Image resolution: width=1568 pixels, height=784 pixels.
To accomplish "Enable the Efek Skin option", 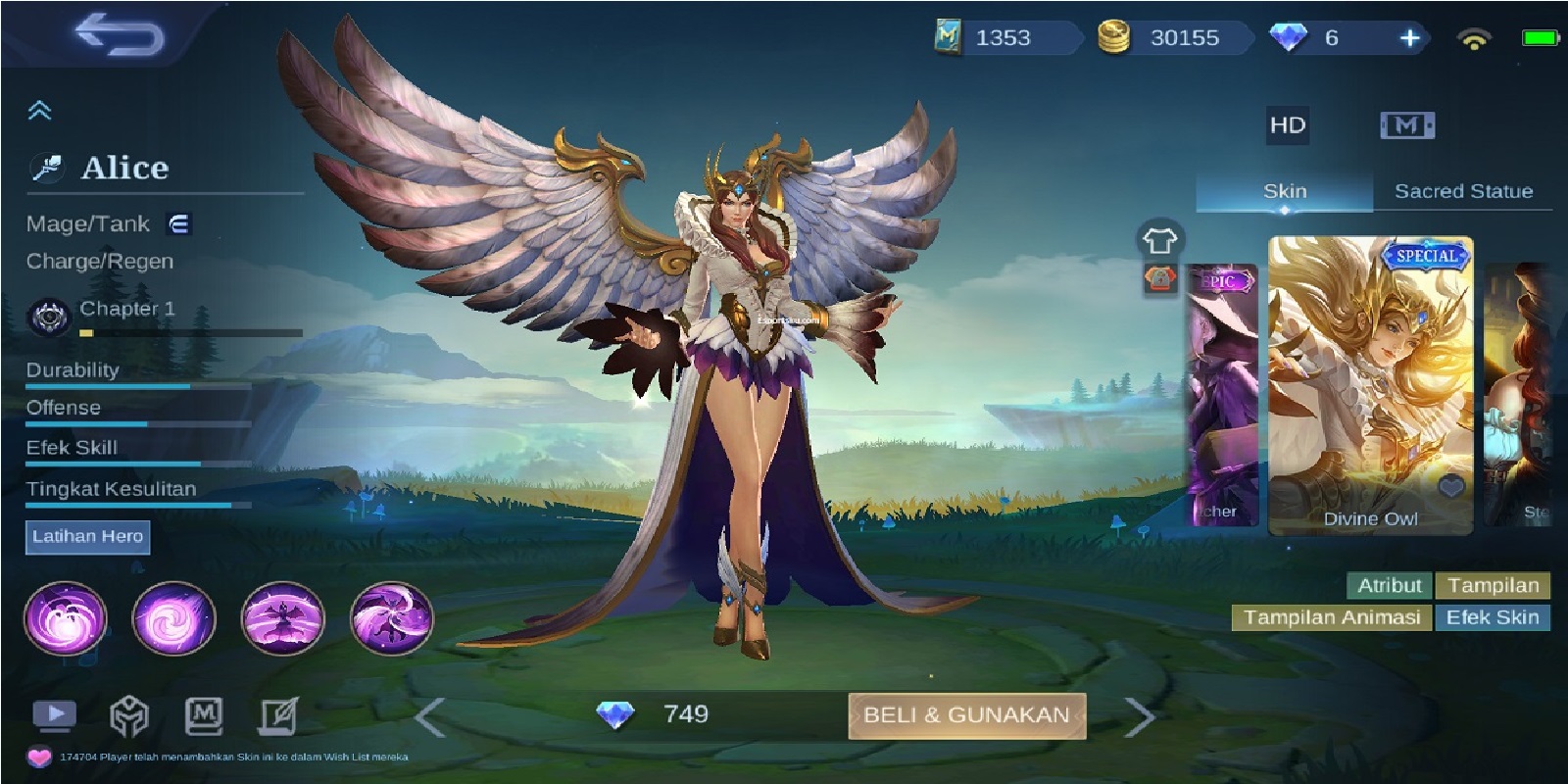I will [1493, 618].
